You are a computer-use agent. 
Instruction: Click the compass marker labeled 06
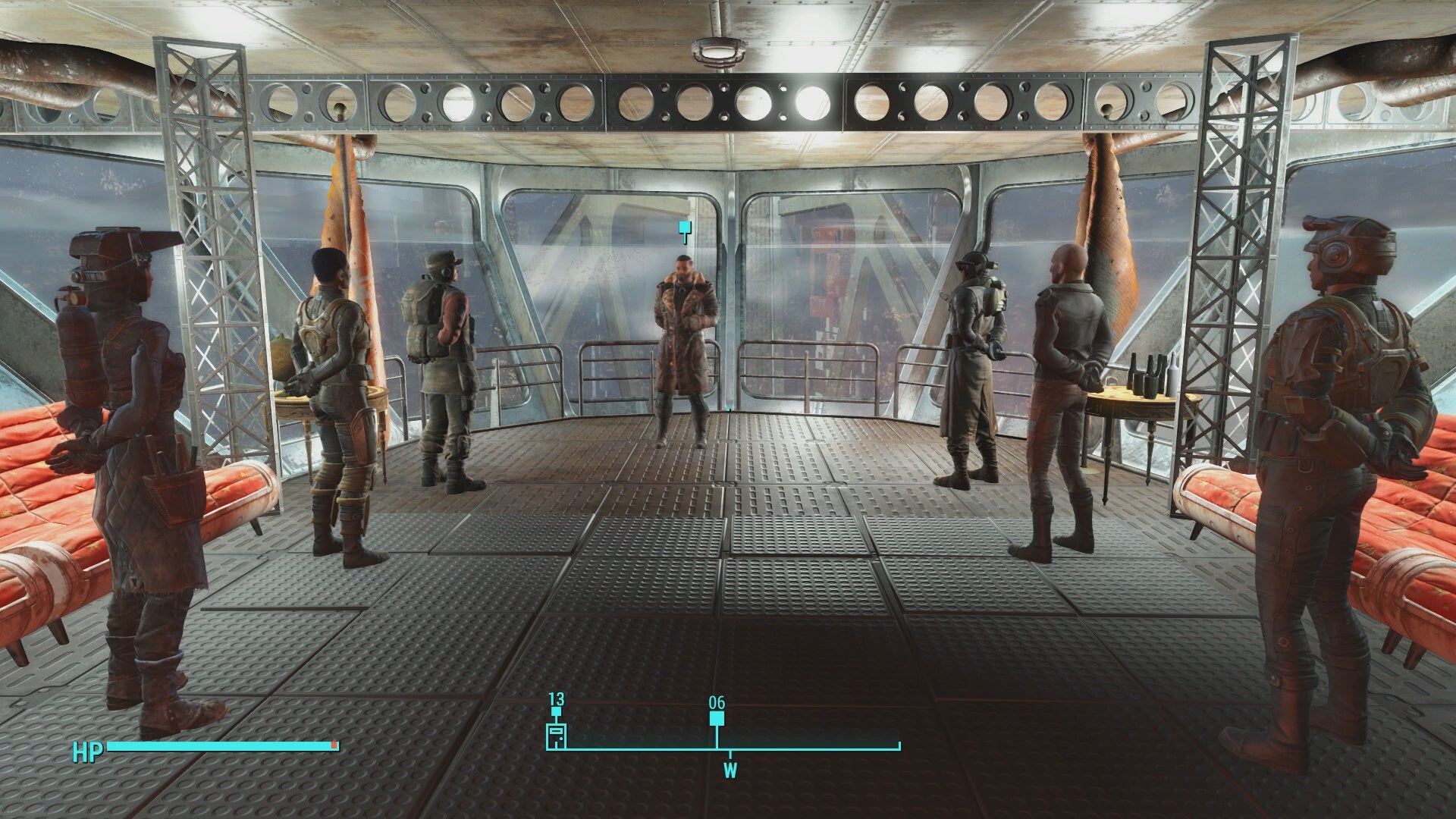[717, 704]
